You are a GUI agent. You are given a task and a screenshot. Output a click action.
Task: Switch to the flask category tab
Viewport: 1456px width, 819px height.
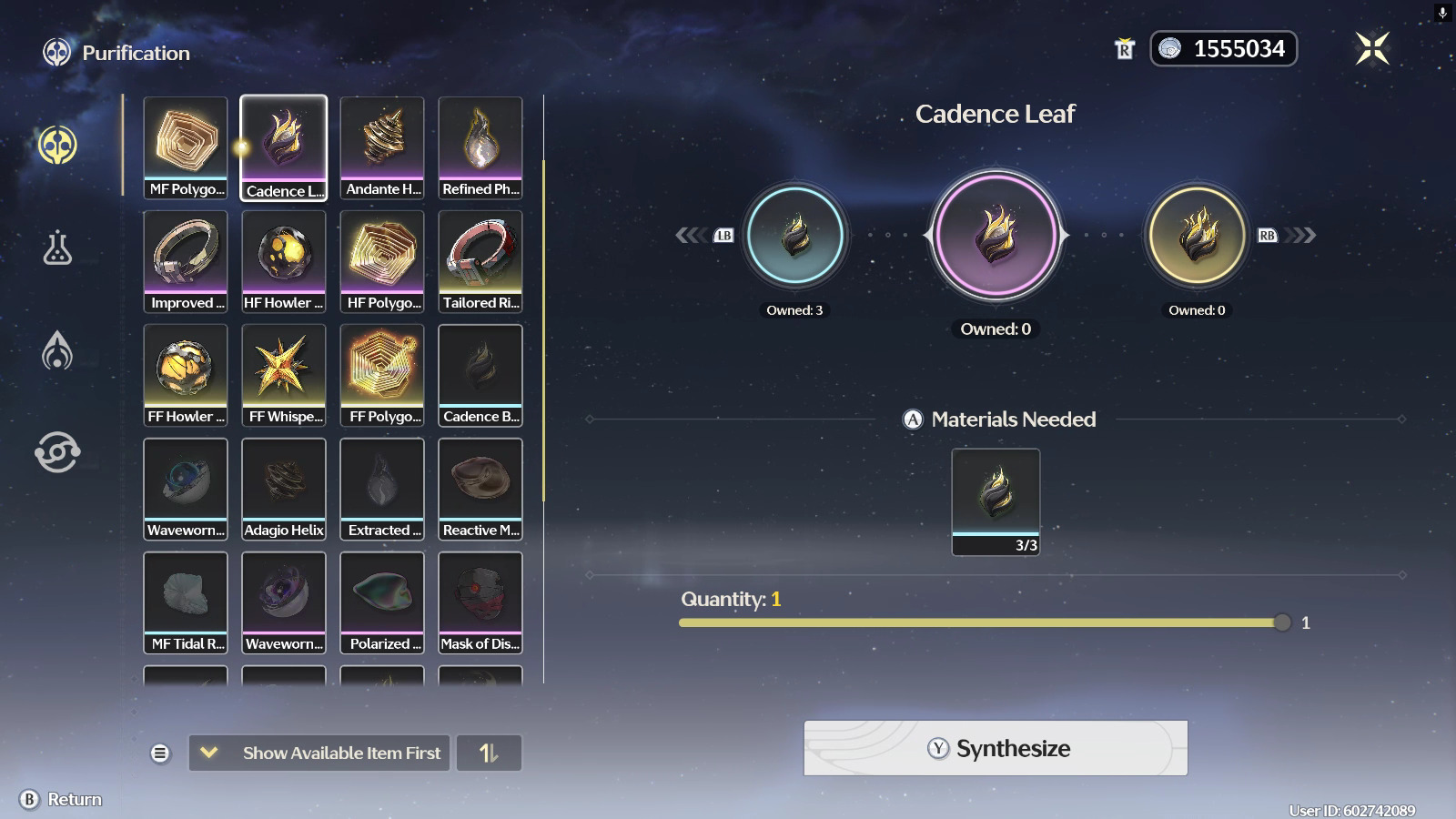(57, 248)
